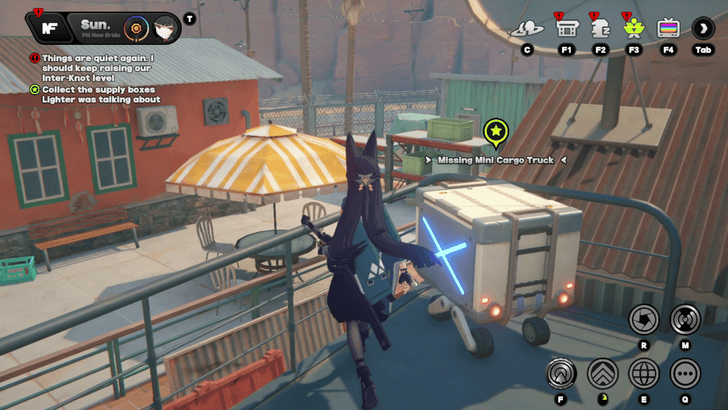Activate the triple chevron sprint button
The height and width of the screenshot is (410, 728).
[x=602, y=373]
